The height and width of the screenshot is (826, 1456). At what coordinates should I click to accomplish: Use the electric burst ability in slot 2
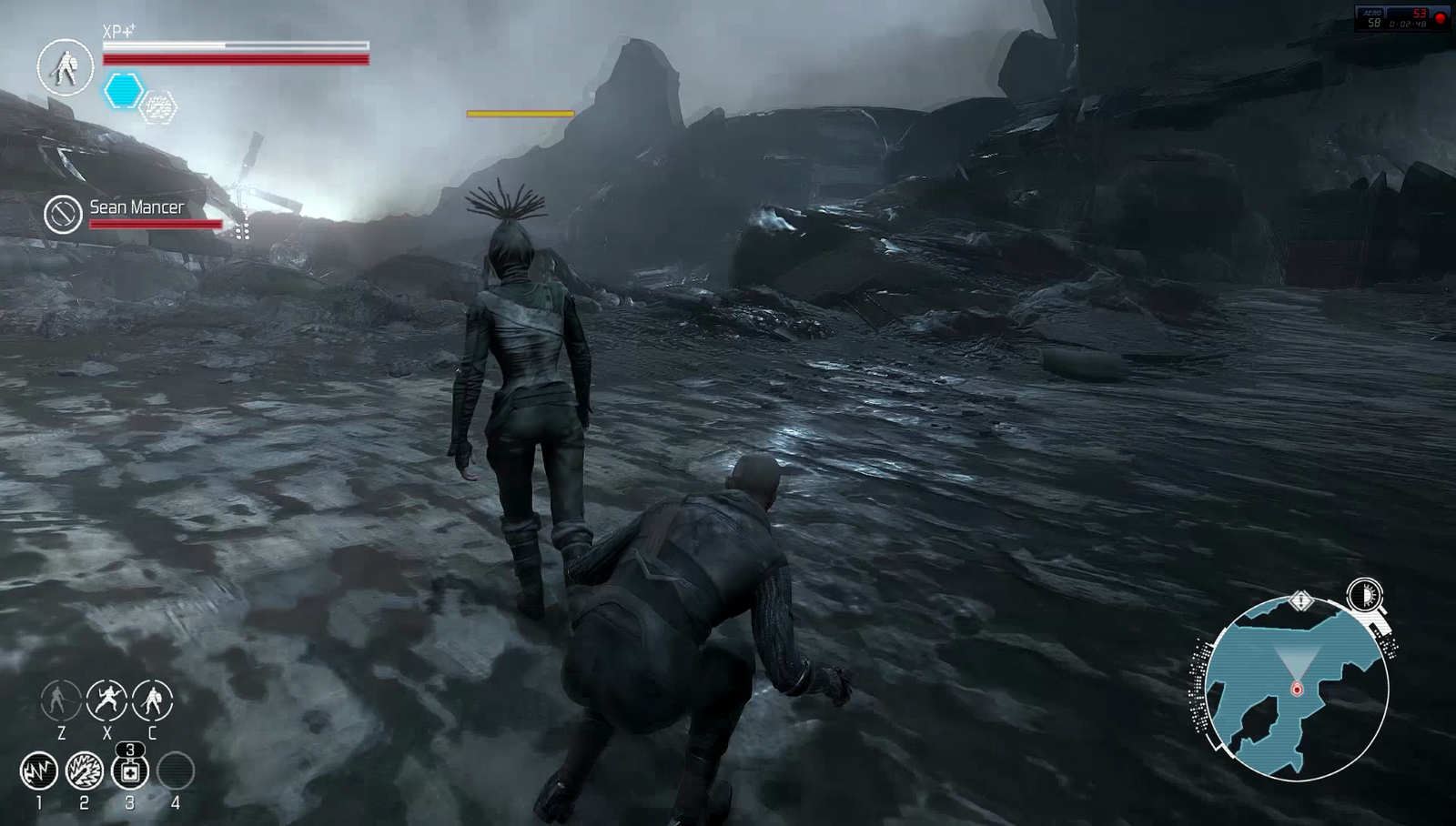(x=85, y=771)
